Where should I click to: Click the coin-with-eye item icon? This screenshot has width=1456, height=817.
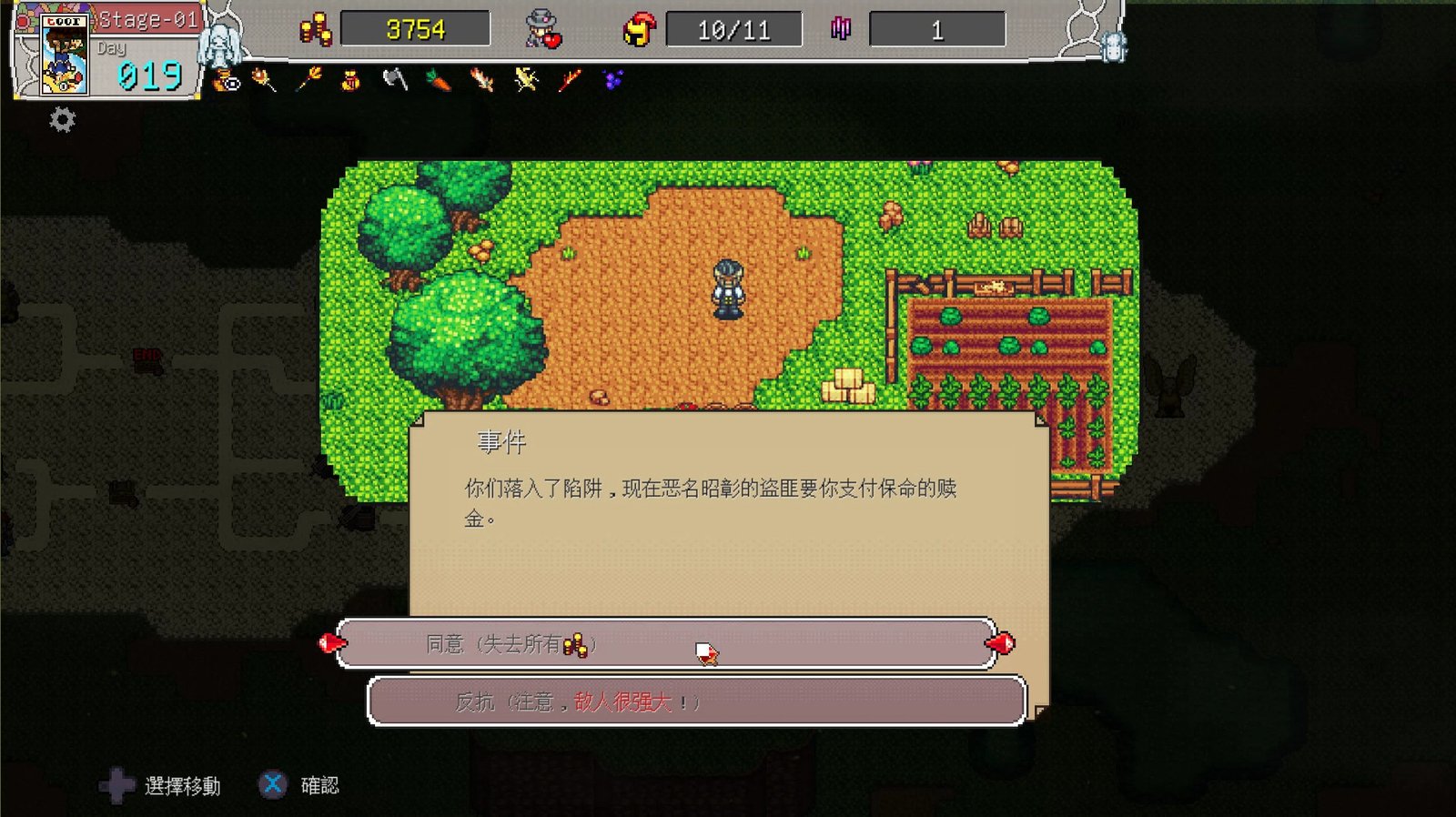(226, 79)
